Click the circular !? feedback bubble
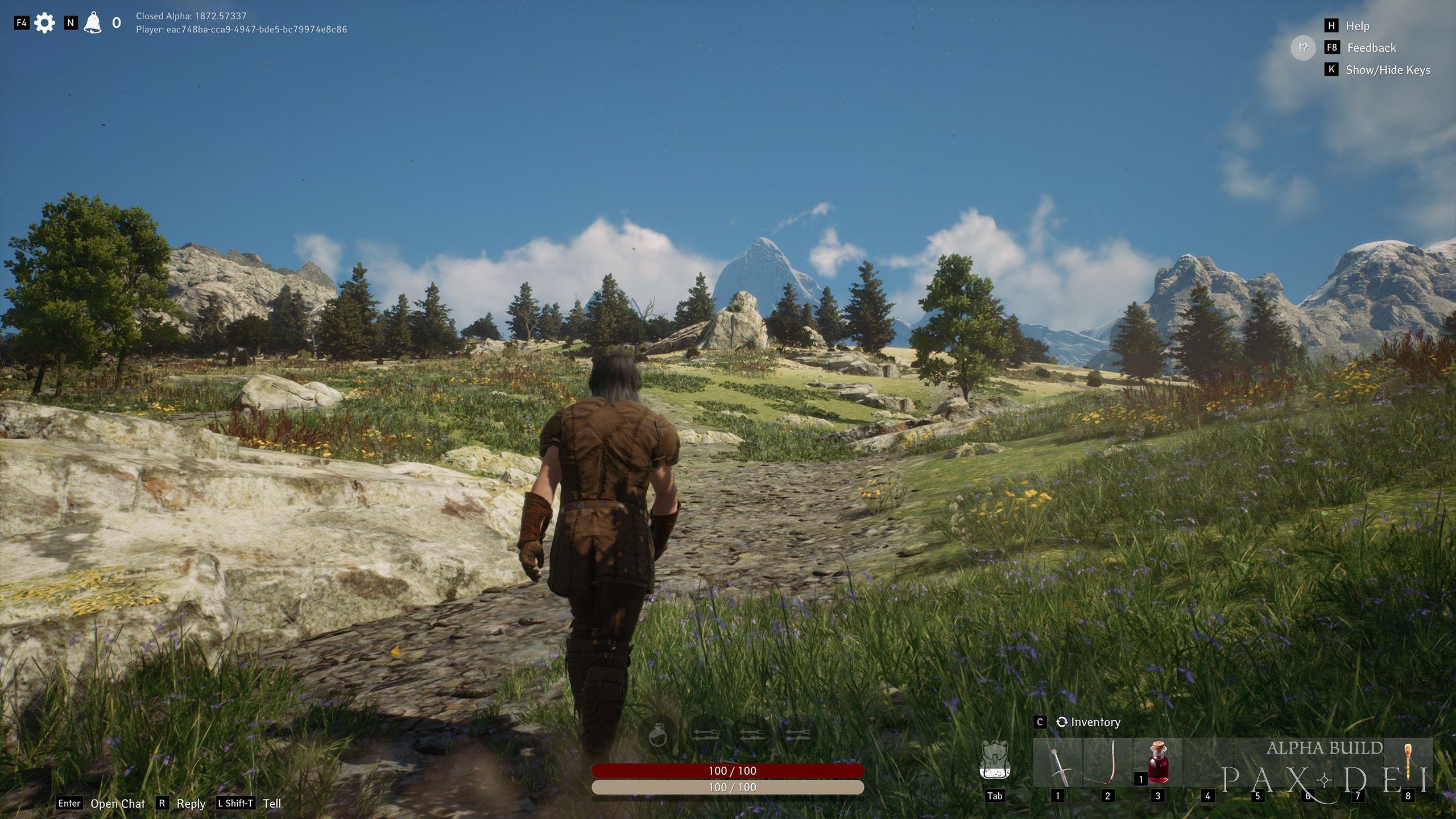This screenshot has height=819, width=1456. coord(1303,48)
